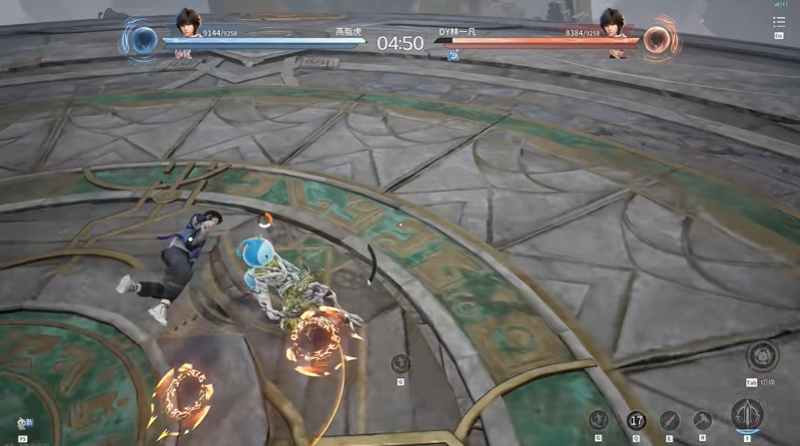Activate the bow skill icon
This screenshot has height=446, width=800.
coord(599,420)
